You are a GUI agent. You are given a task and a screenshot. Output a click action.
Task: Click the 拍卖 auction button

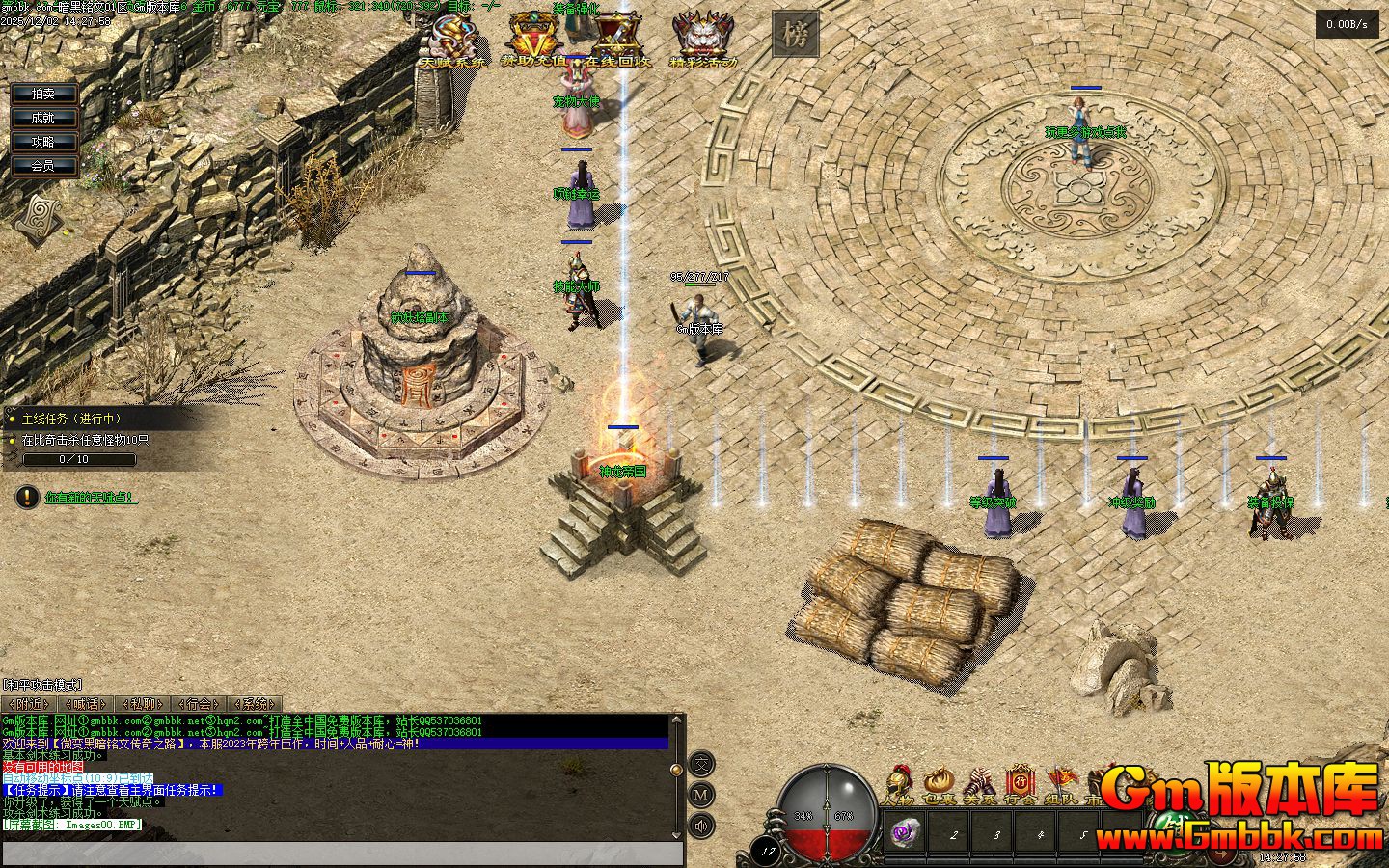[43, 94]
